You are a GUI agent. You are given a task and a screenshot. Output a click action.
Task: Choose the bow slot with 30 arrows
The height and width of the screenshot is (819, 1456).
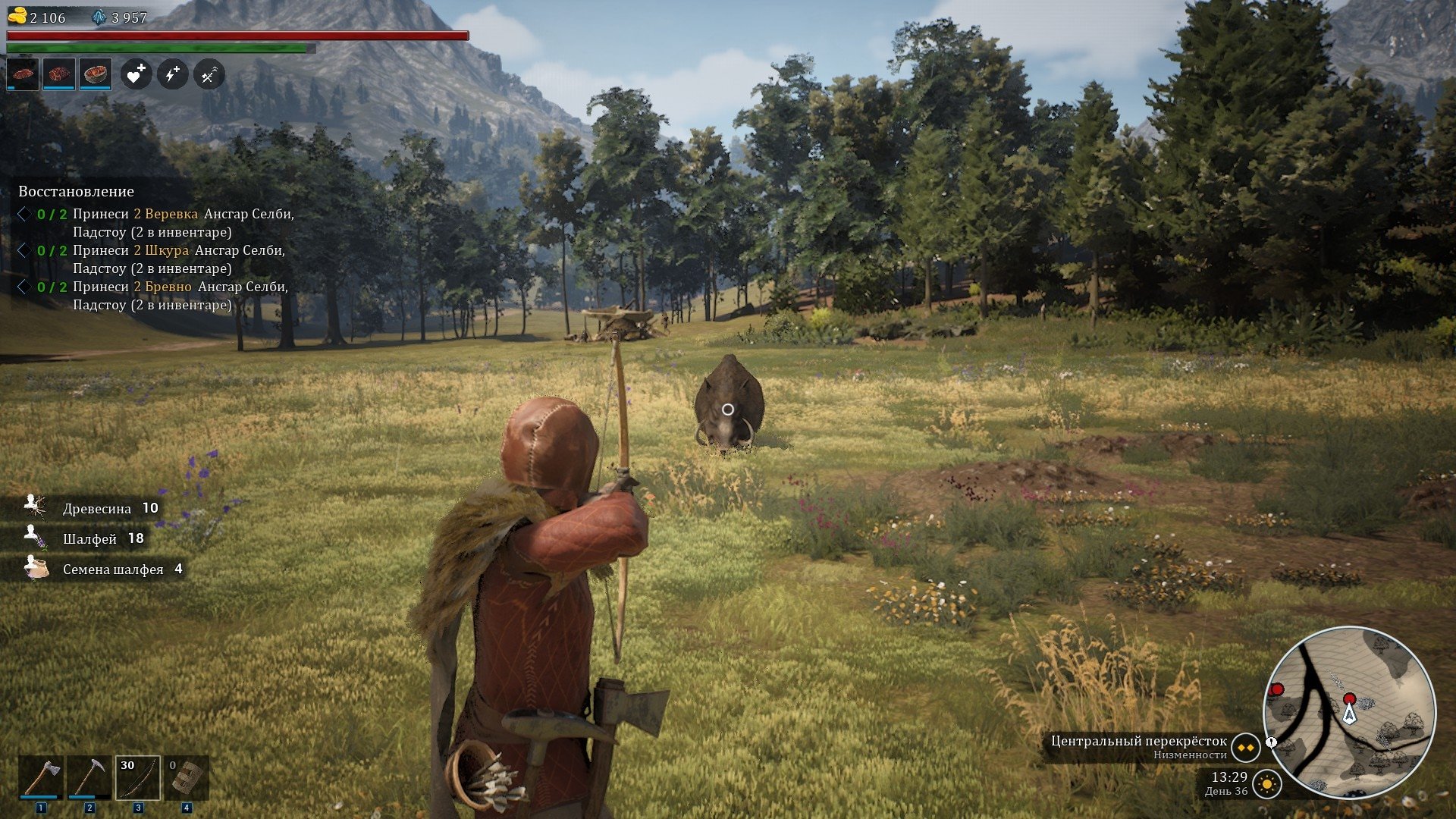[x=138, y=777]
